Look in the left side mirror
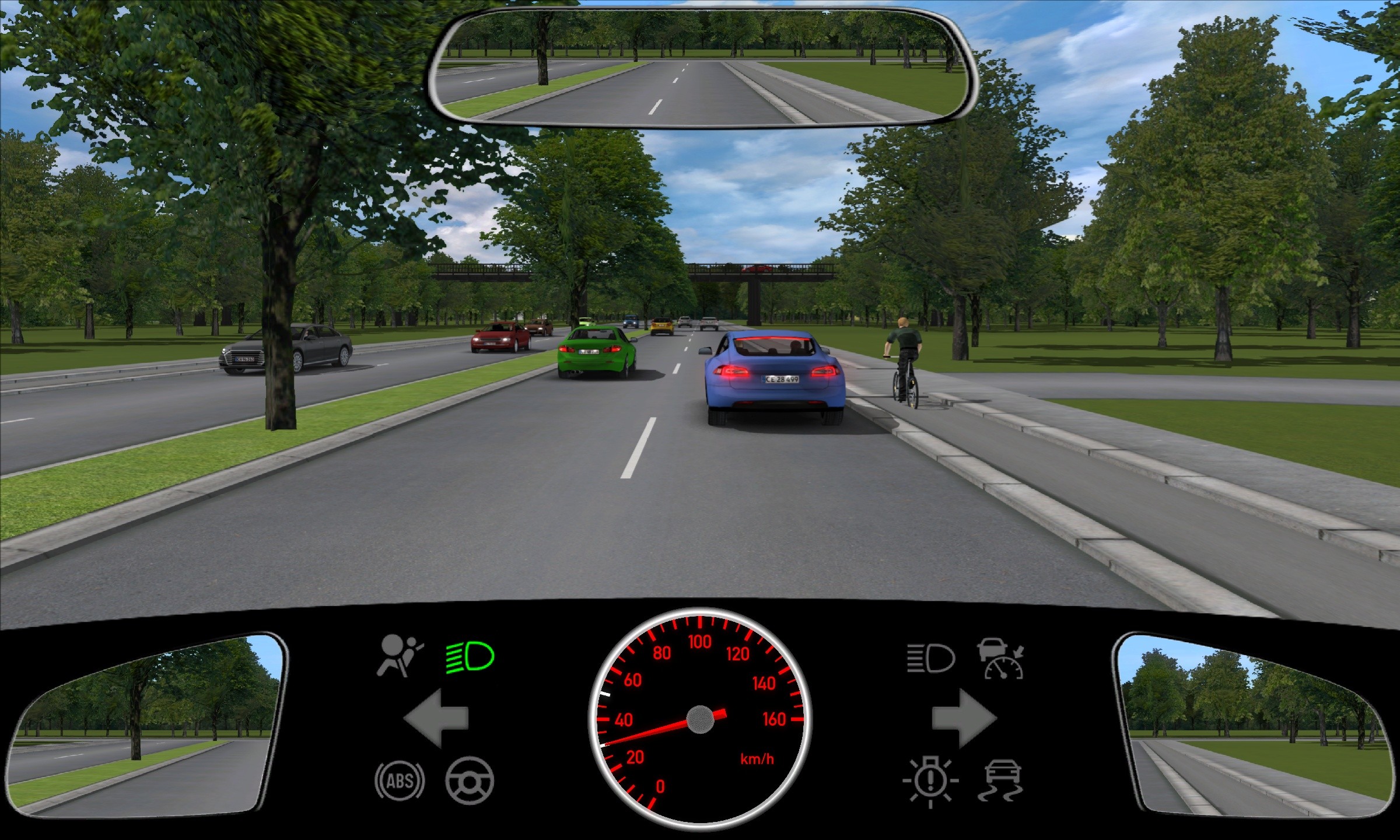The height and width of the screenshot is (840, 1400). [x=146, y=723]
